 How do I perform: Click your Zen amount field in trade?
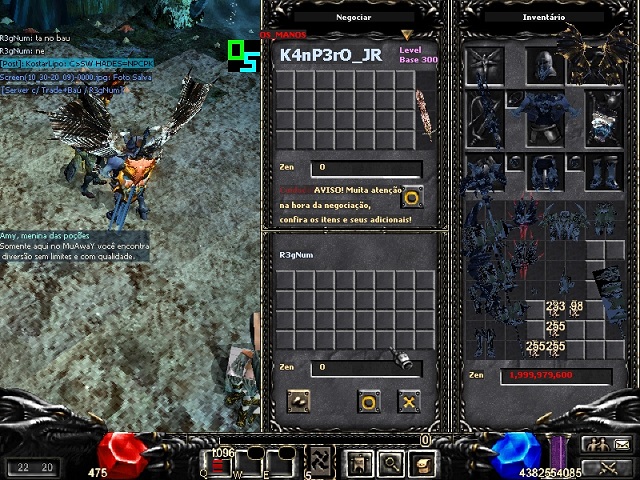click(x=365, y=368)
